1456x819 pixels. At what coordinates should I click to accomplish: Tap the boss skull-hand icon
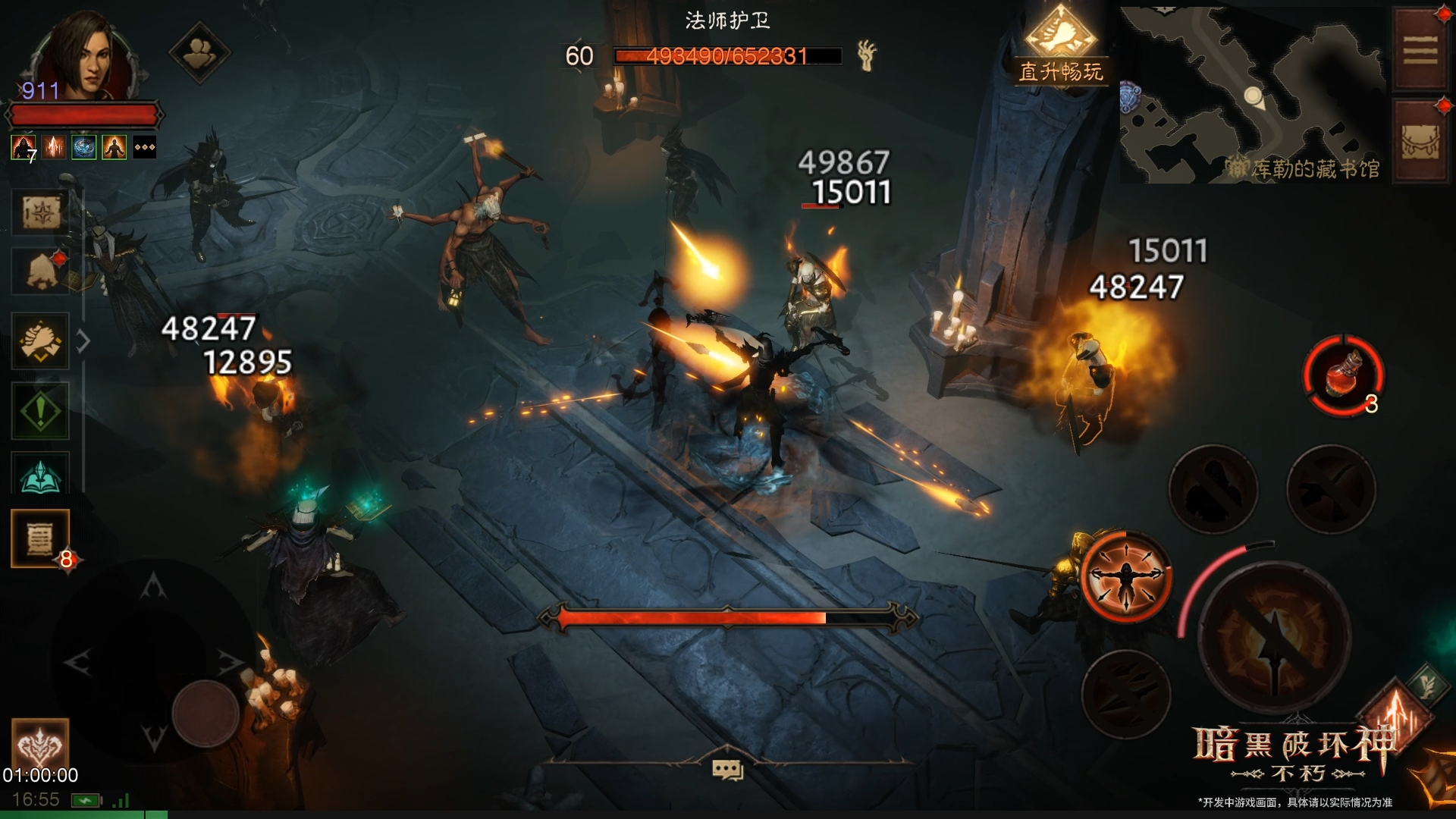tap(866, 55)
